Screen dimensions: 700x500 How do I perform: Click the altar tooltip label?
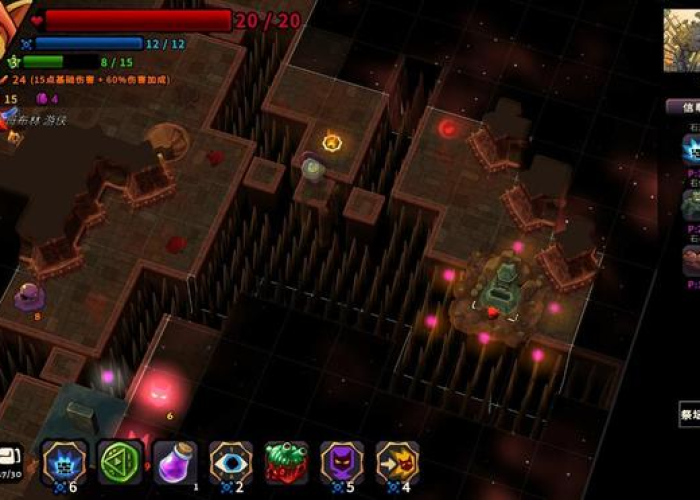(x=690, y=413)
